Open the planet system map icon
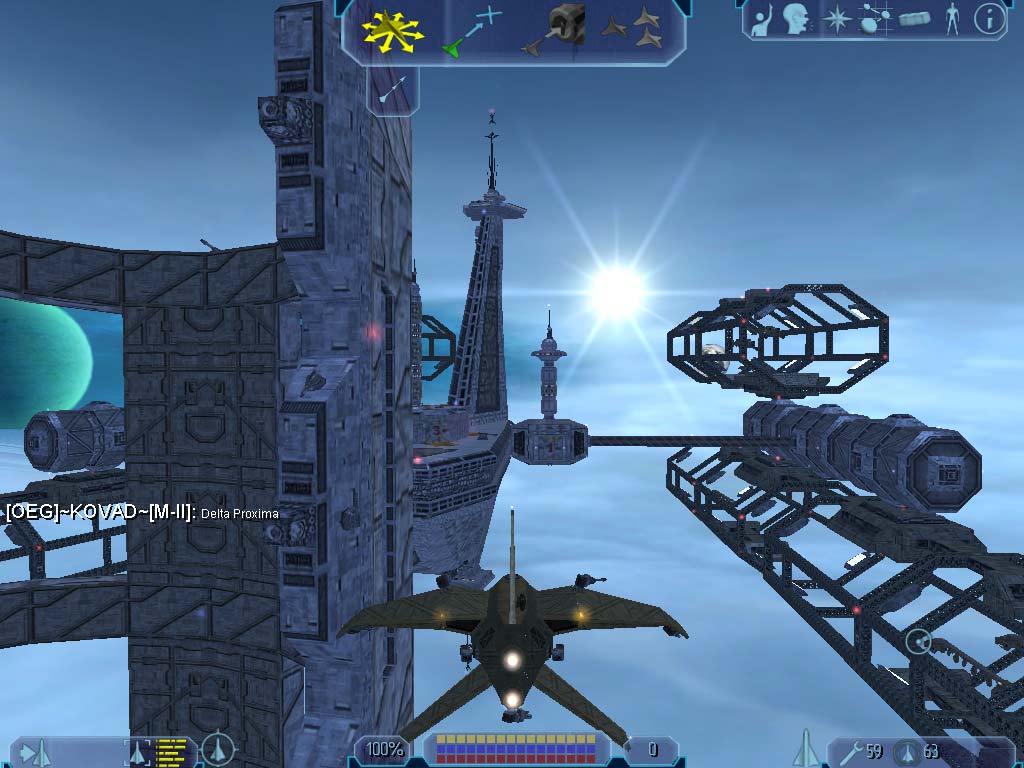This screenshot has height=768, width=1024. tap(875, 19)
